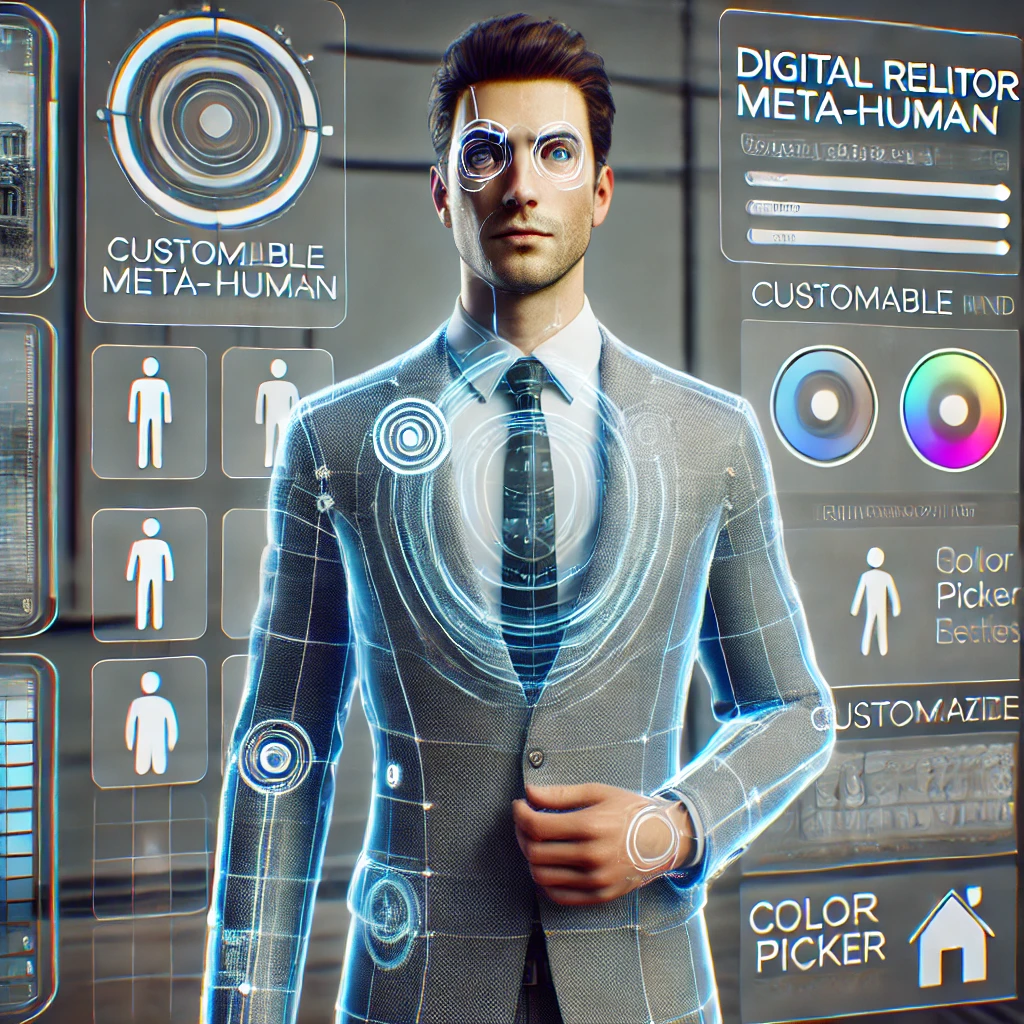This screenshot has height=1024, width=1024.
Task: Activate the concentric ring dial above Customable Meta-Human
Action: (x=214, y=122)
